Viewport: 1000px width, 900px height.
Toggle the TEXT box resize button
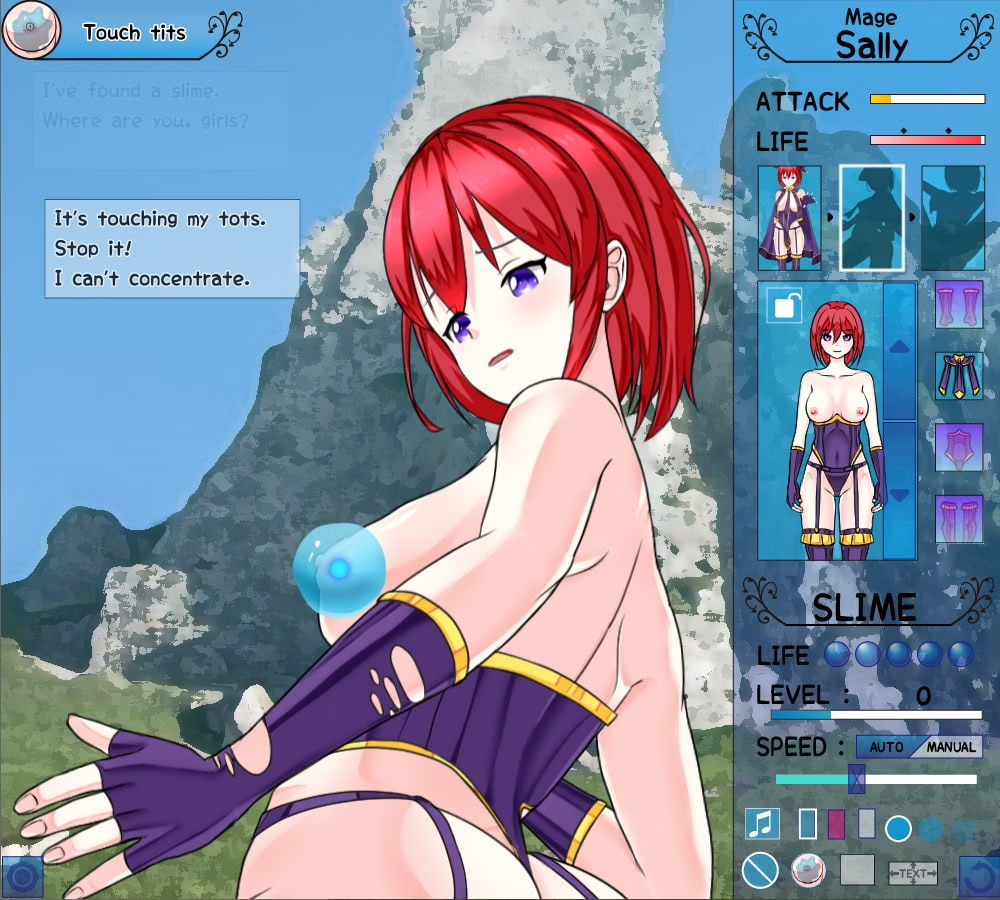coord(912,873)
